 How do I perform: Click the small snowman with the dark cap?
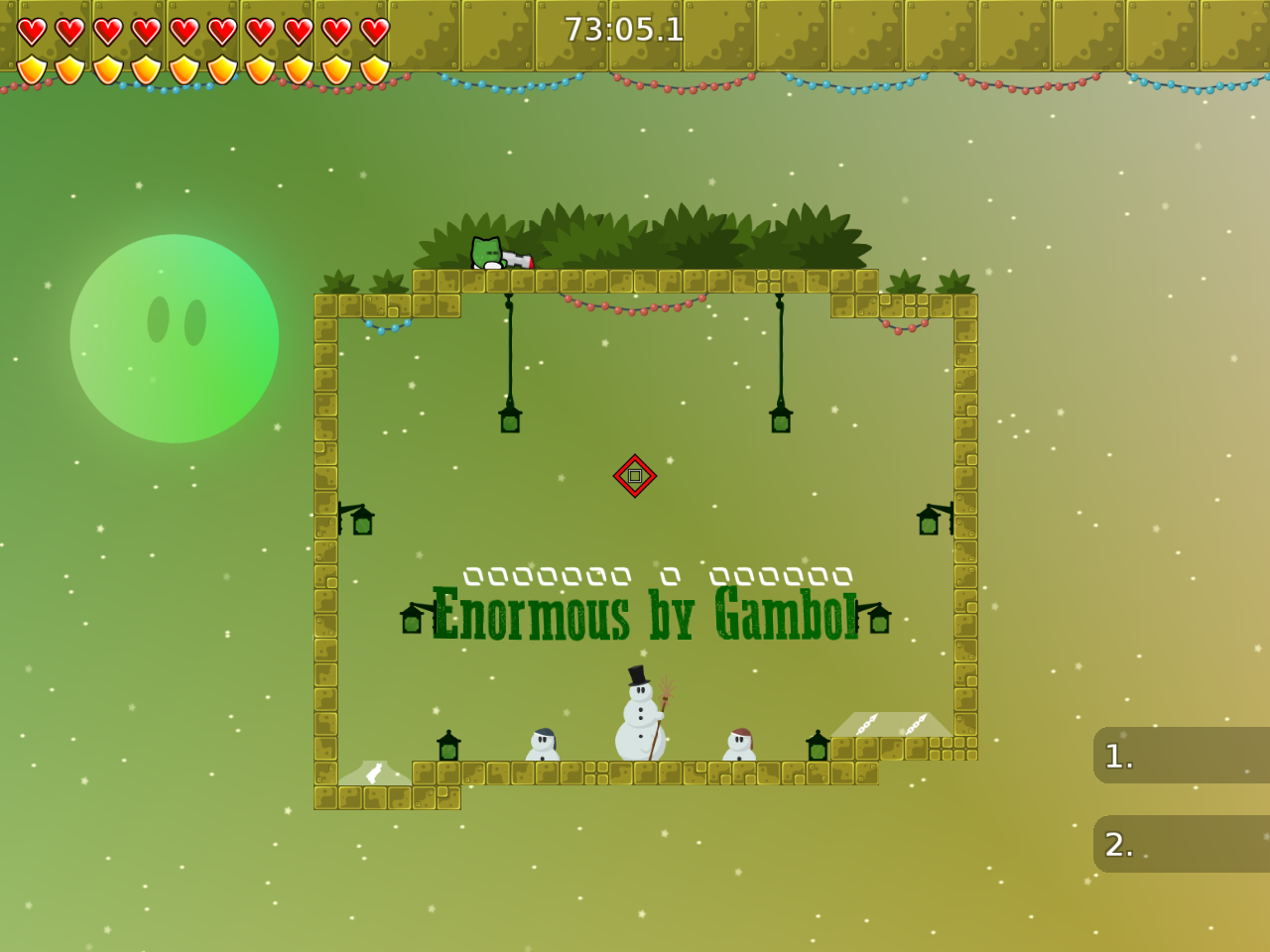click(x=544, y=746)
